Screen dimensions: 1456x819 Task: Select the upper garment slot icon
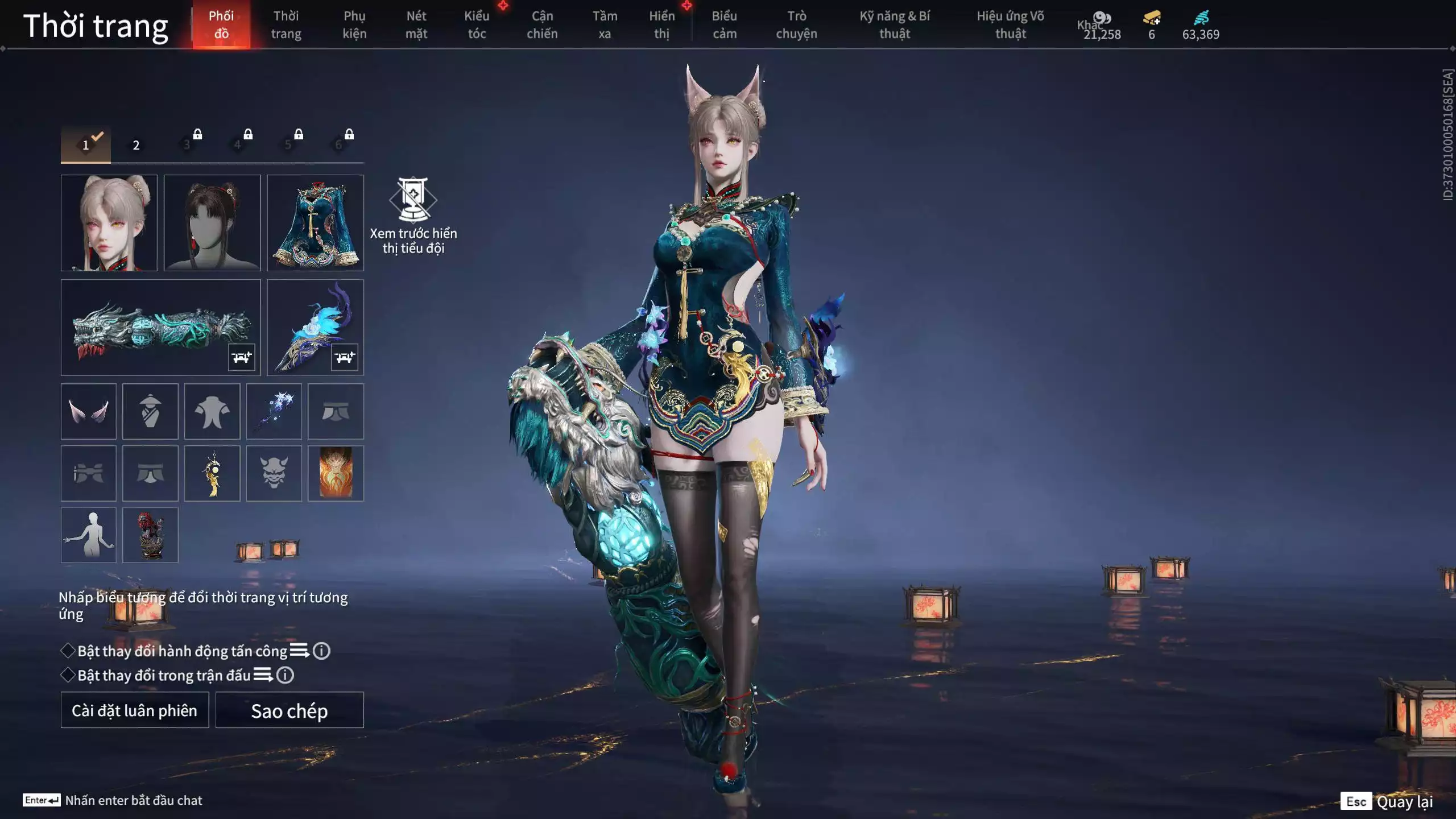coord(213,411)
